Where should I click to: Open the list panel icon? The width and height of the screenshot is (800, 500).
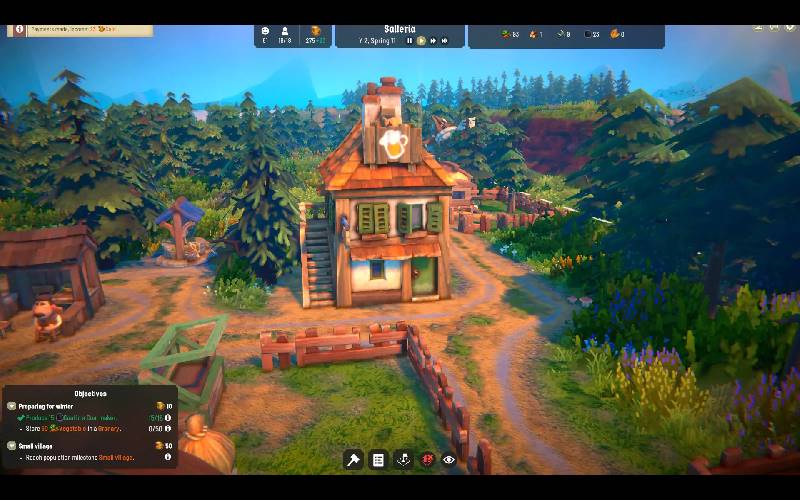(x=378, y=460)
